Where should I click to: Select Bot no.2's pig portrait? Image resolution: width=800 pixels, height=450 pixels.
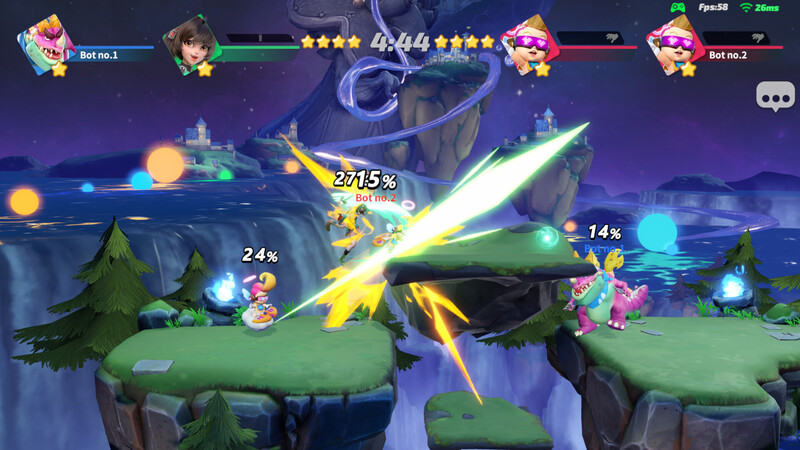[674, 44]
